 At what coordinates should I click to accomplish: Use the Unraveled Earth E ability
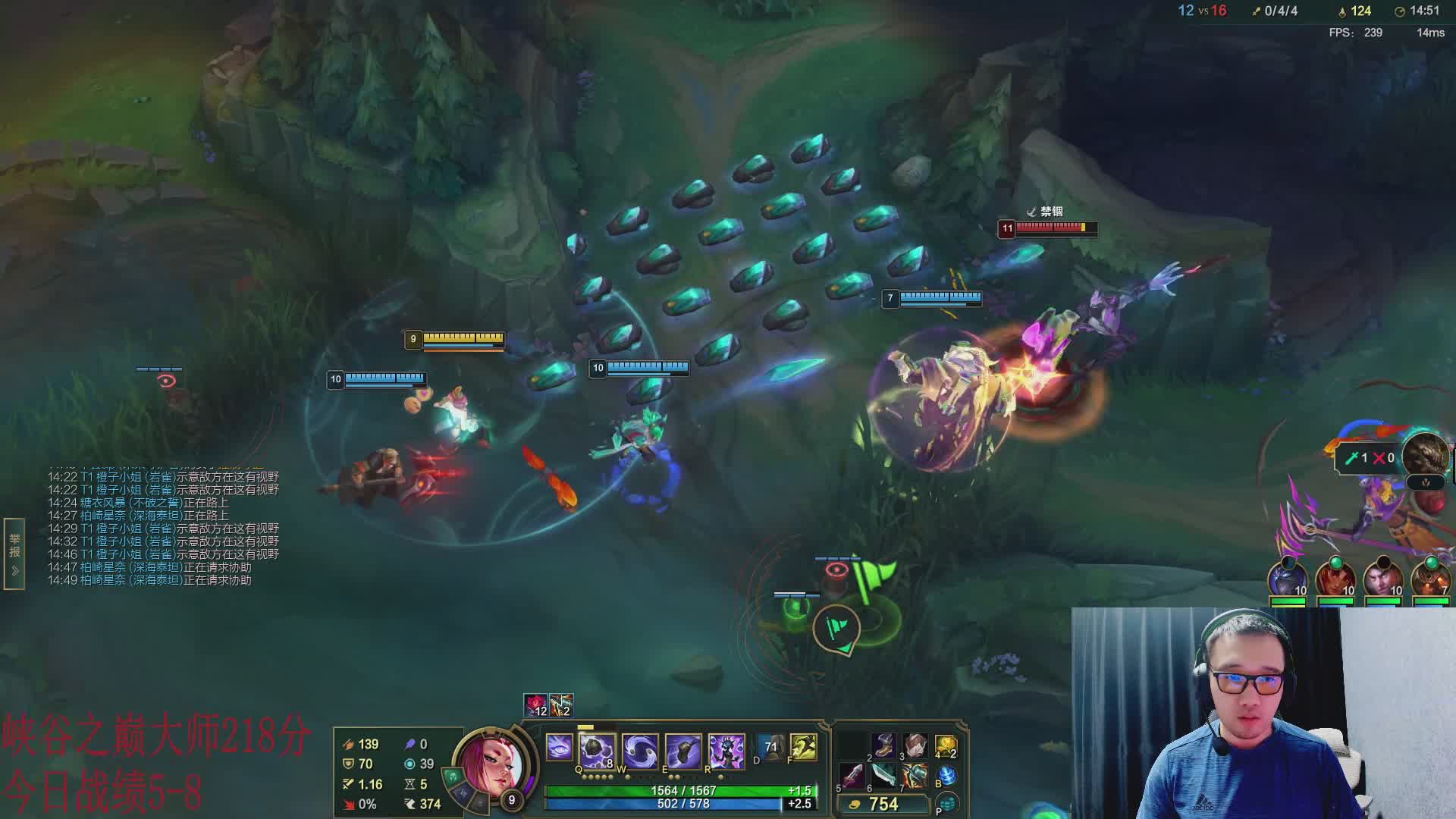682,749
